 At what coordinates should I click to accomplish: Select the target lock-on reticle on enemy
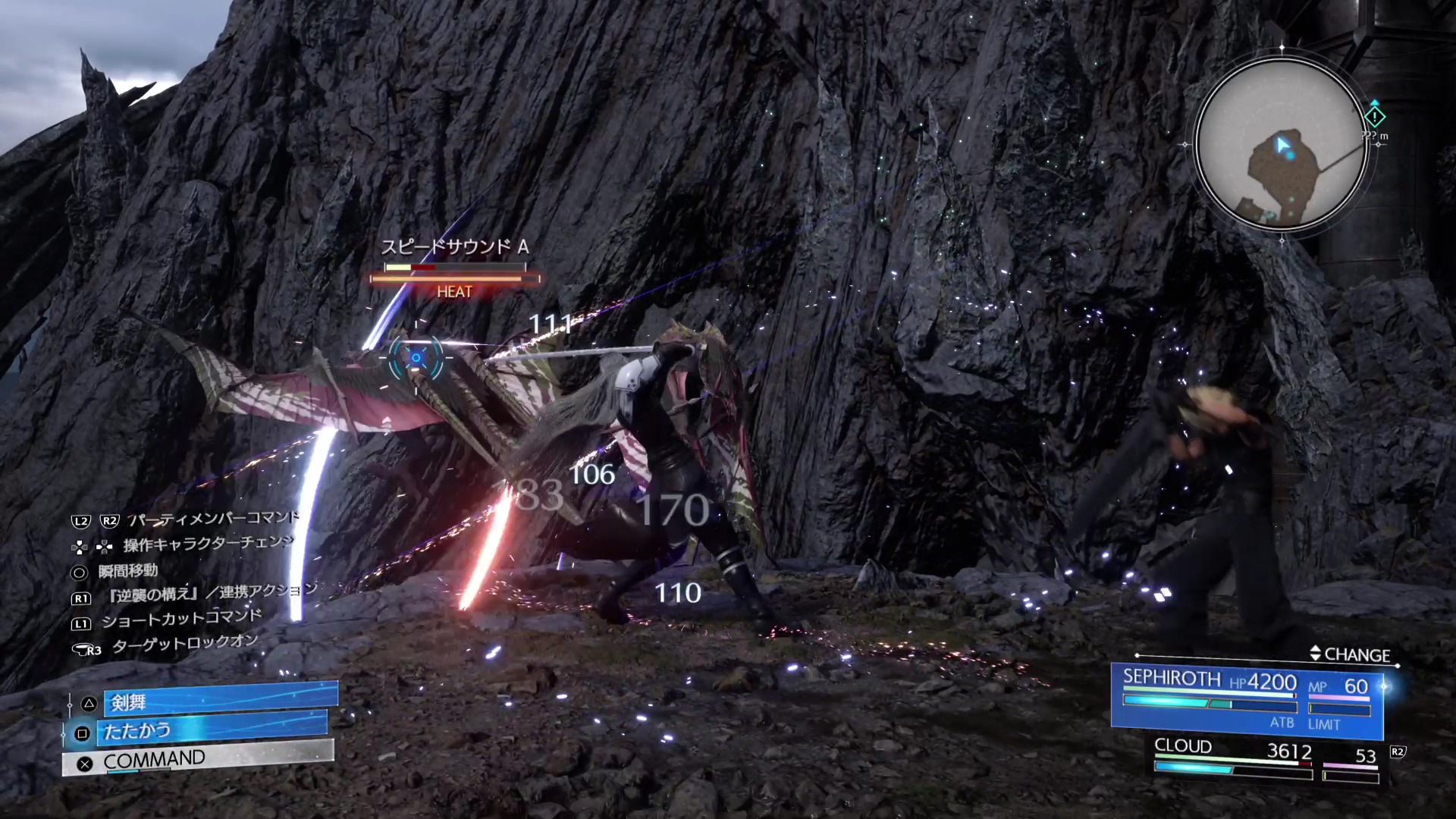pos(416,357)
